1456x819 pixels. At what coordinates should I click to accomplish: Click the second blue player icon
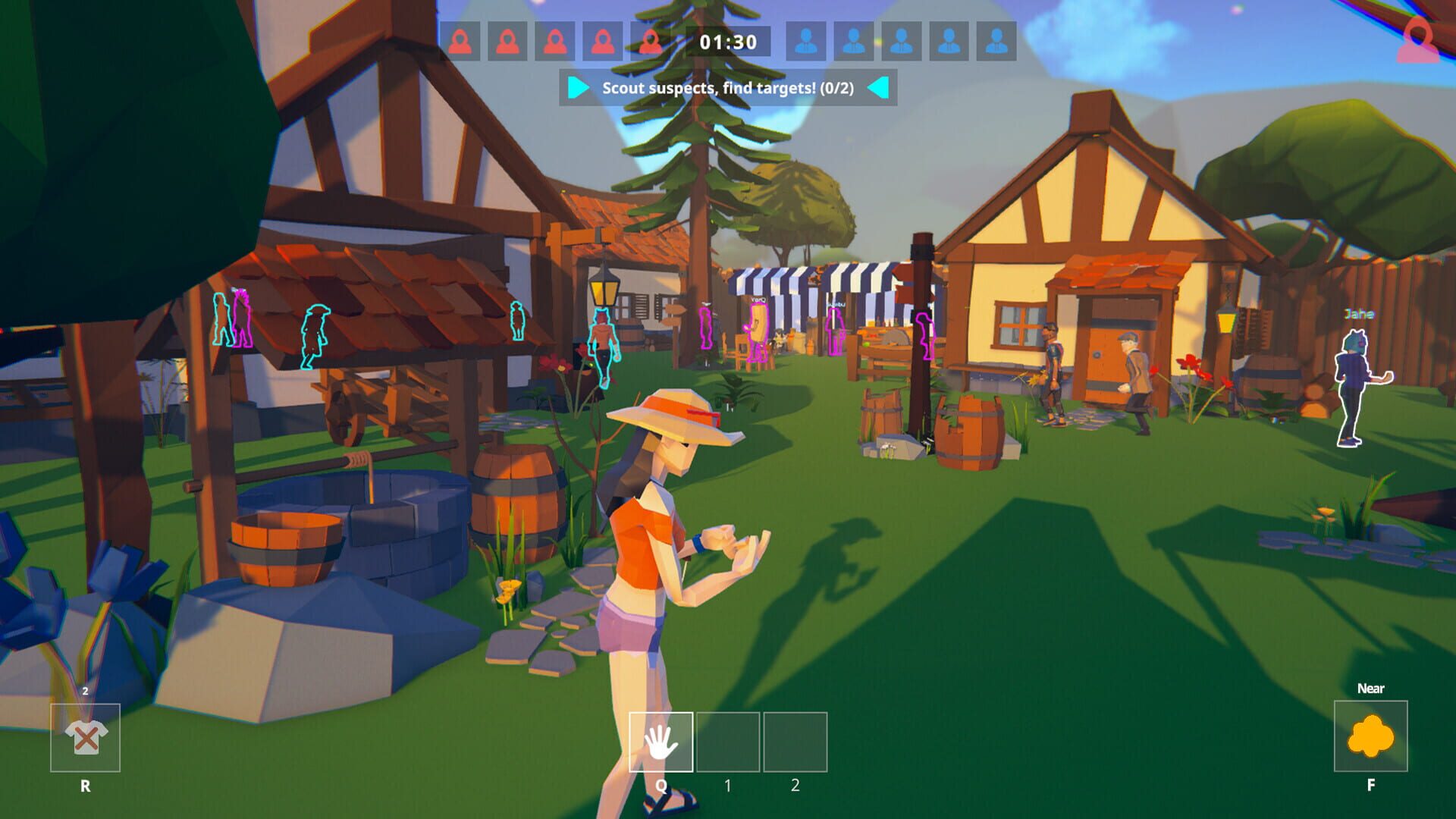855,39
